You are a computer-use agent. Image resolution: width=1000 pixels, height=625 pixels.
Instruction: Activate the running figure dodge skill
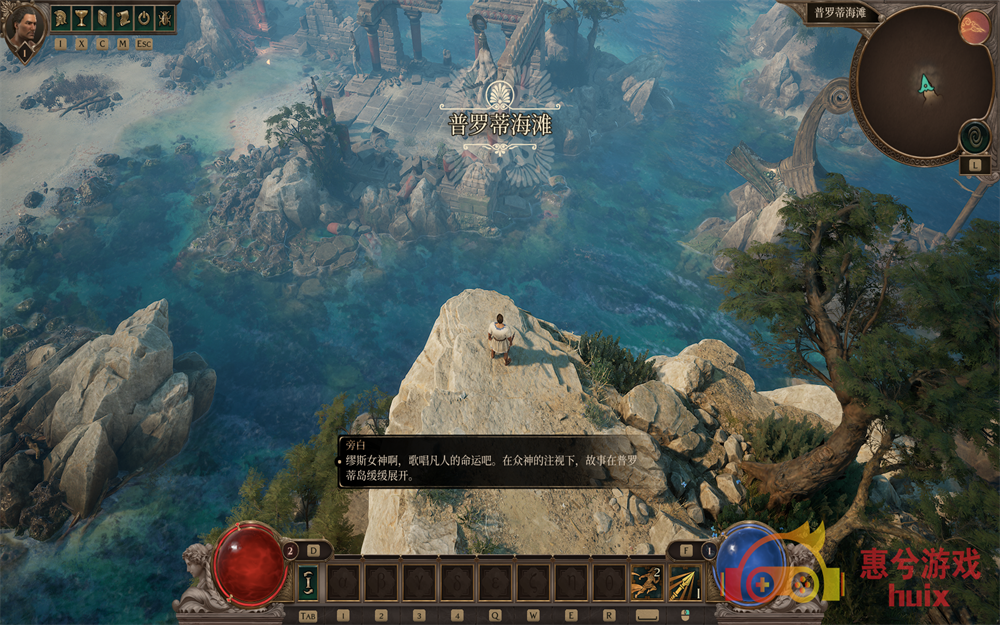coord(646,583)
